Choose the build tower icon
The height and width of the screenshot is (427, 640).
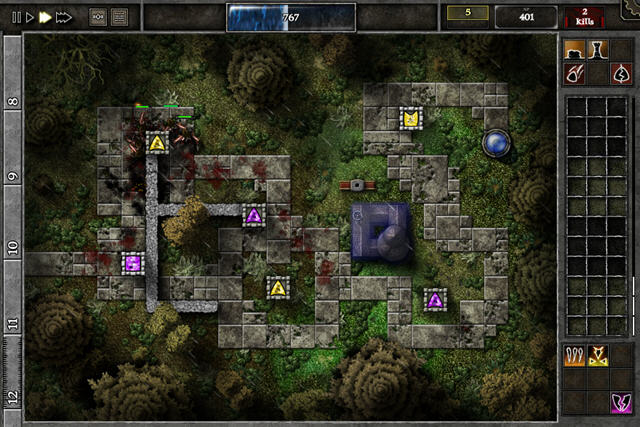[598, 49]
